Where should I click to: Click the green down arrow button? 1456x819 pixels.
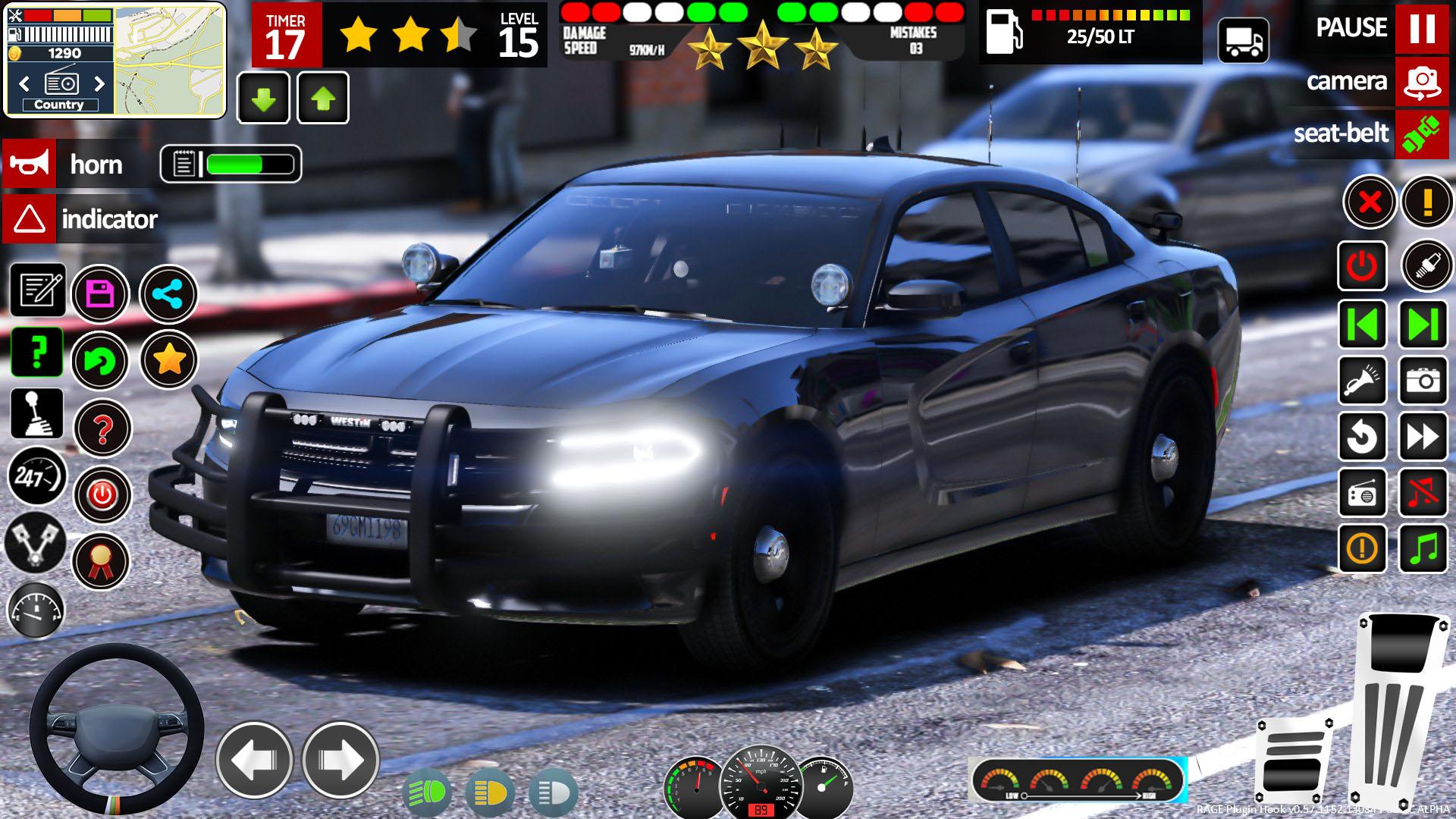[263, 98]
